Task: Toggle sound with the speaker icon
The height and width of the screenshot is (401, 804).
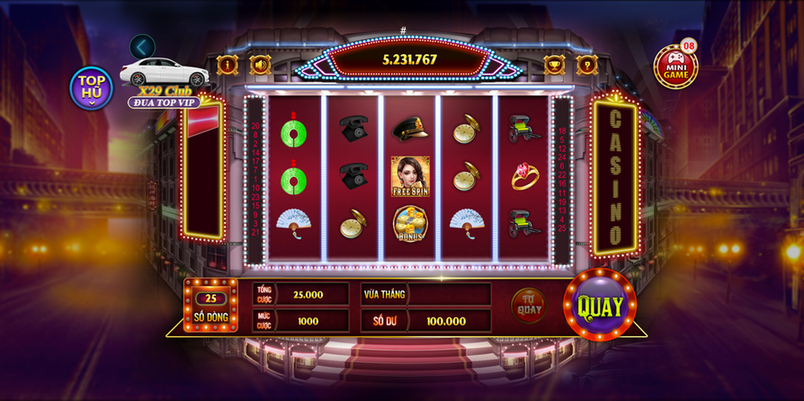Action: coord(260,65)
